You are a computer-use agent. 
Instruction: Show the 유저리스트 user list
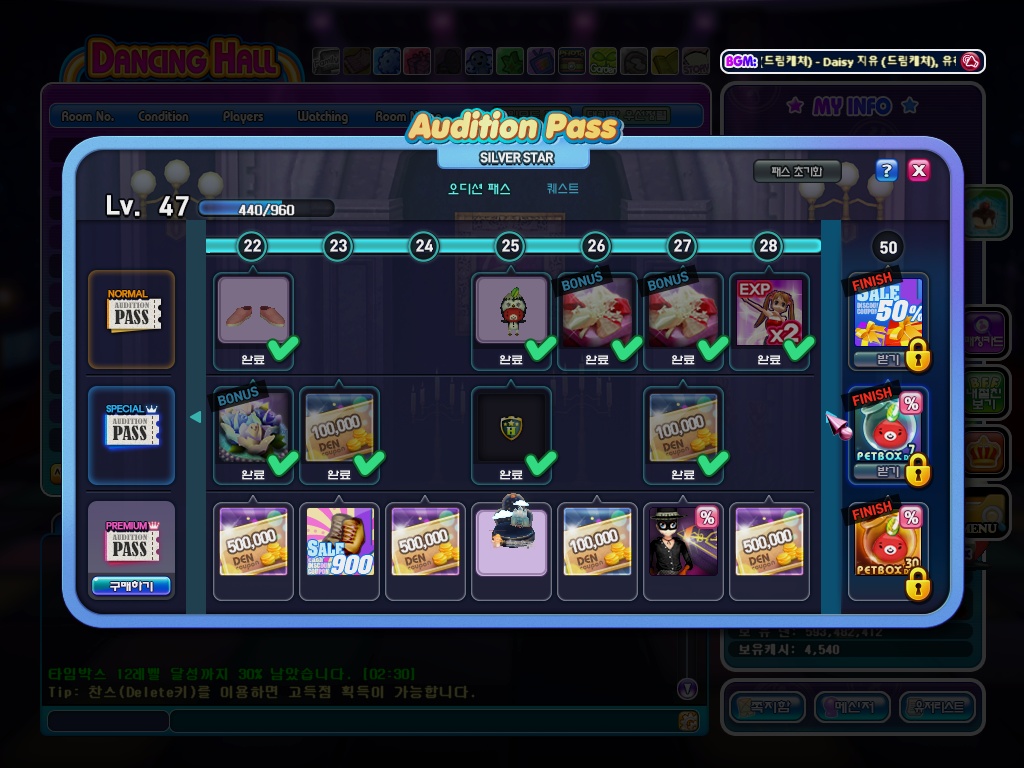[937, 708]
